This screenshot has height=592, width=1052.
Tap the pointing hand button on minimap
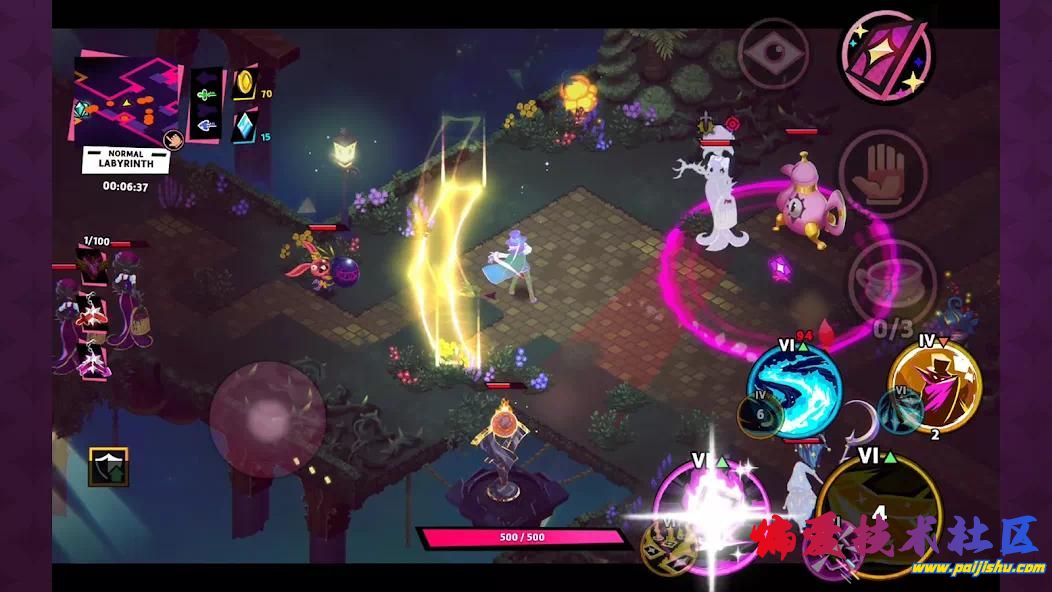(x=172, y=139)
